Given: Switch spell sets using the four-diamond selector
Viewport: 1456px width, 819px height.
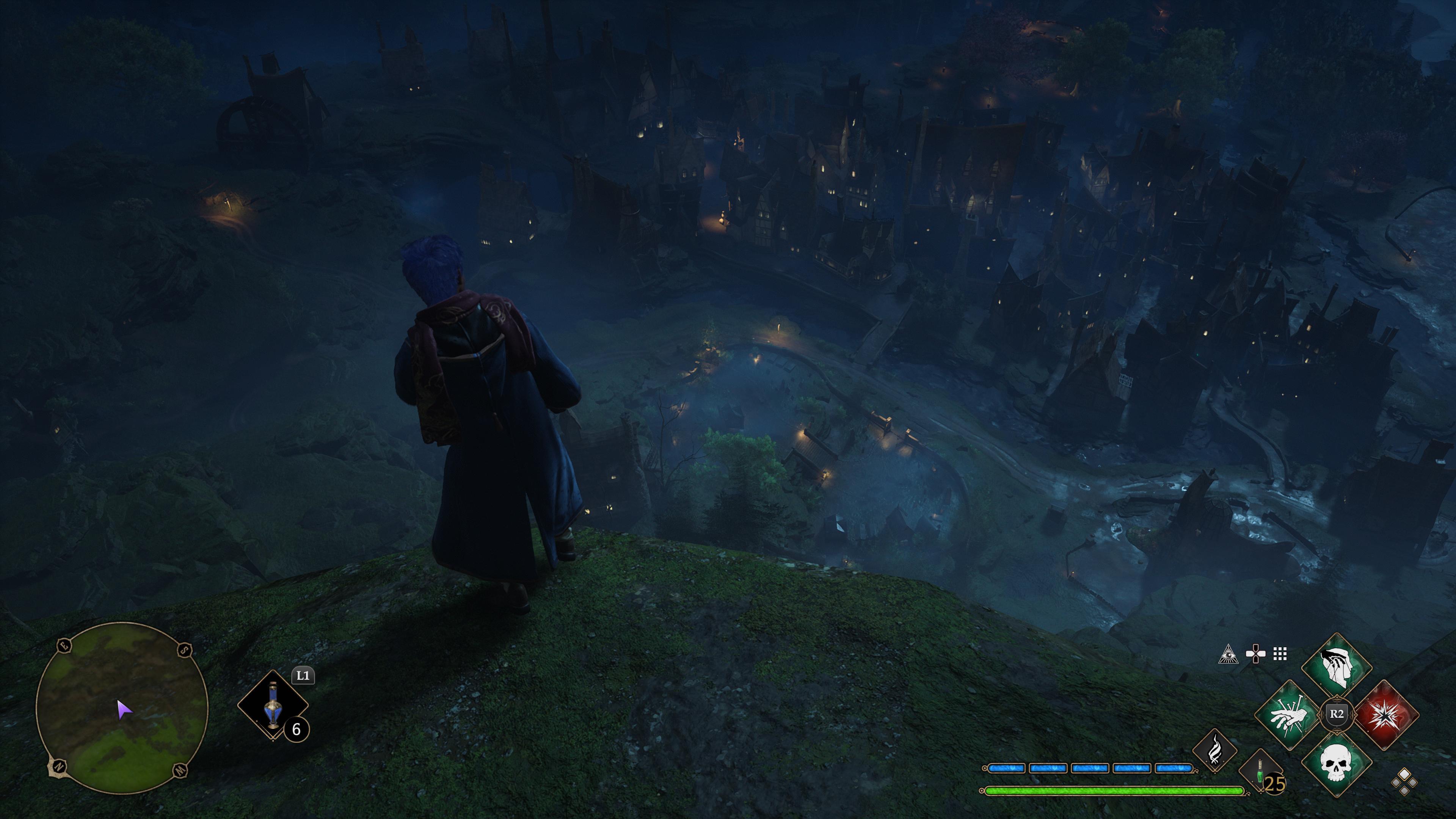Looking at the screenshot, I should (1404, 782).
